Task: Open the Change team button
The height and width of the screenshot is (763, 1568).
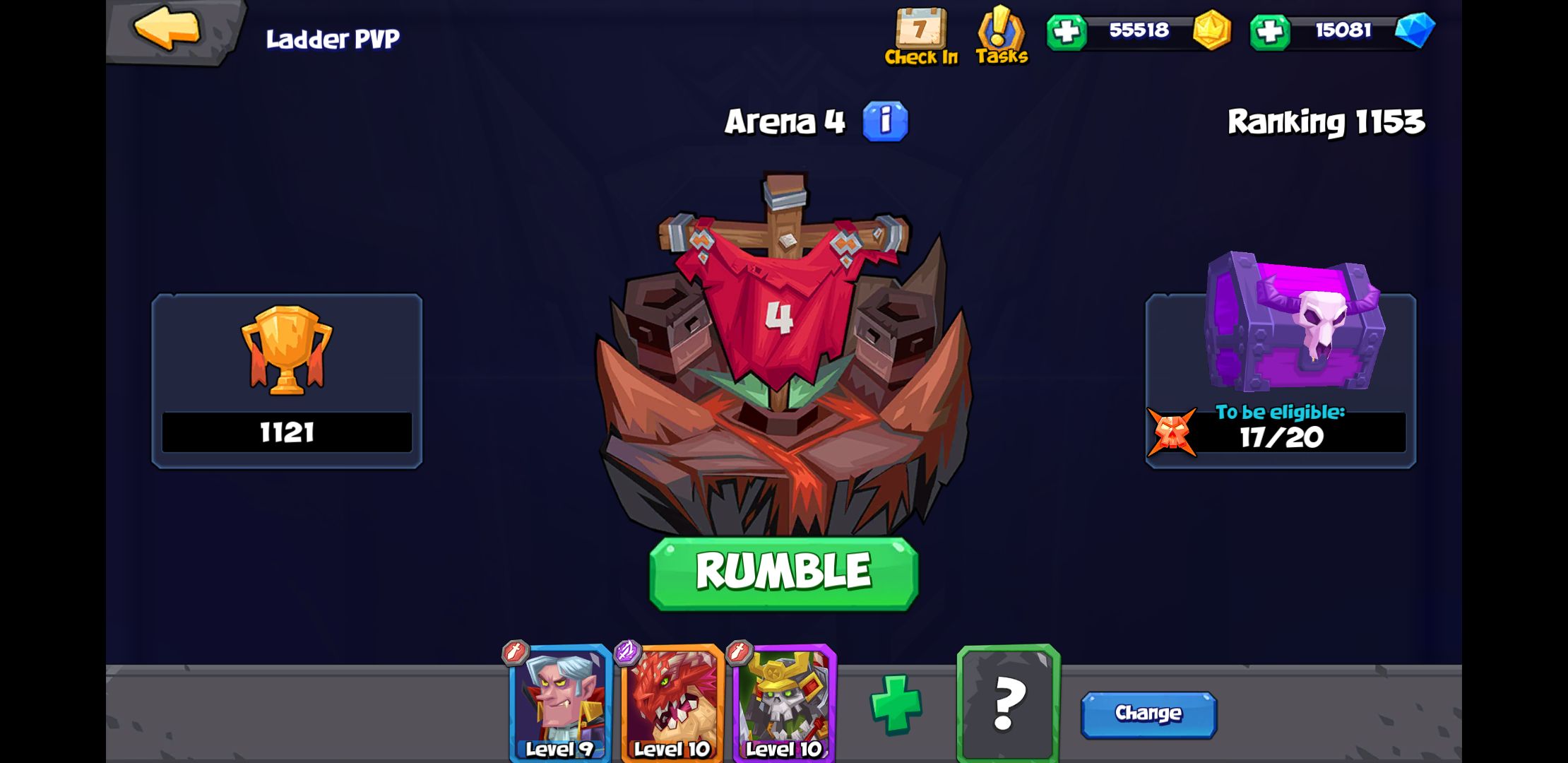Action: point(1148,714)
